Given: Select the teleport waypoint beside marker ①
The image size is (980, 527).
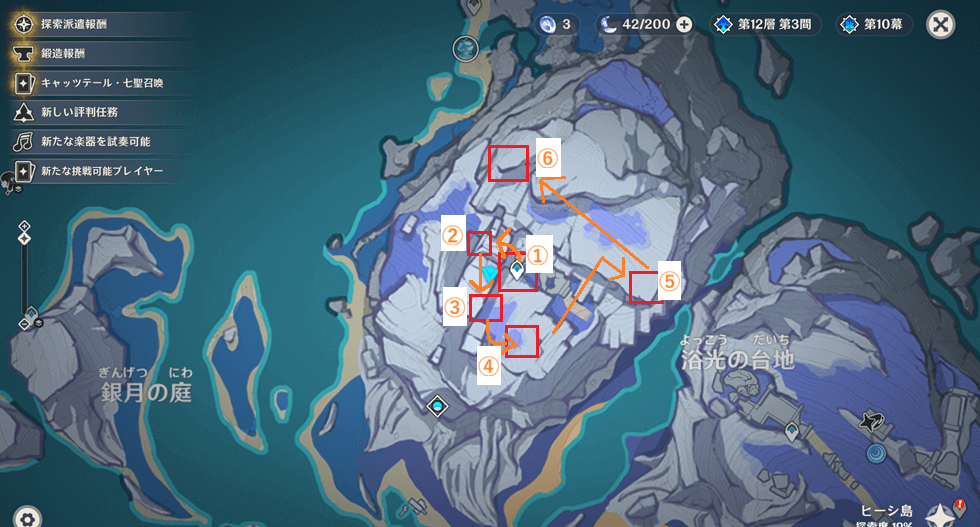Looking at the screenshot, I should point(517,268).
